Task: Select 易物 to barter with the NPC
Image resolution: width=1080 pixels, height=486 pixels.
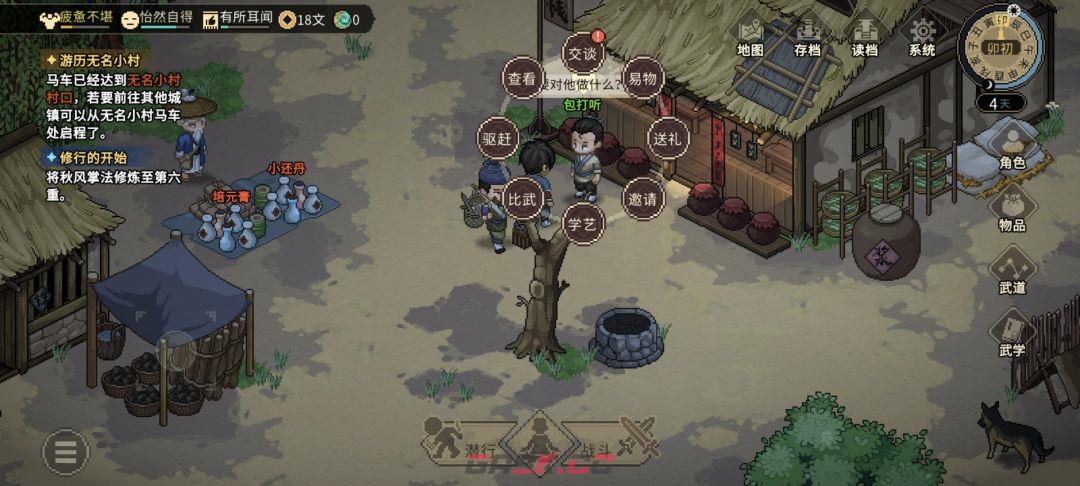Action: pyautogui.click(x=641, y=78)
